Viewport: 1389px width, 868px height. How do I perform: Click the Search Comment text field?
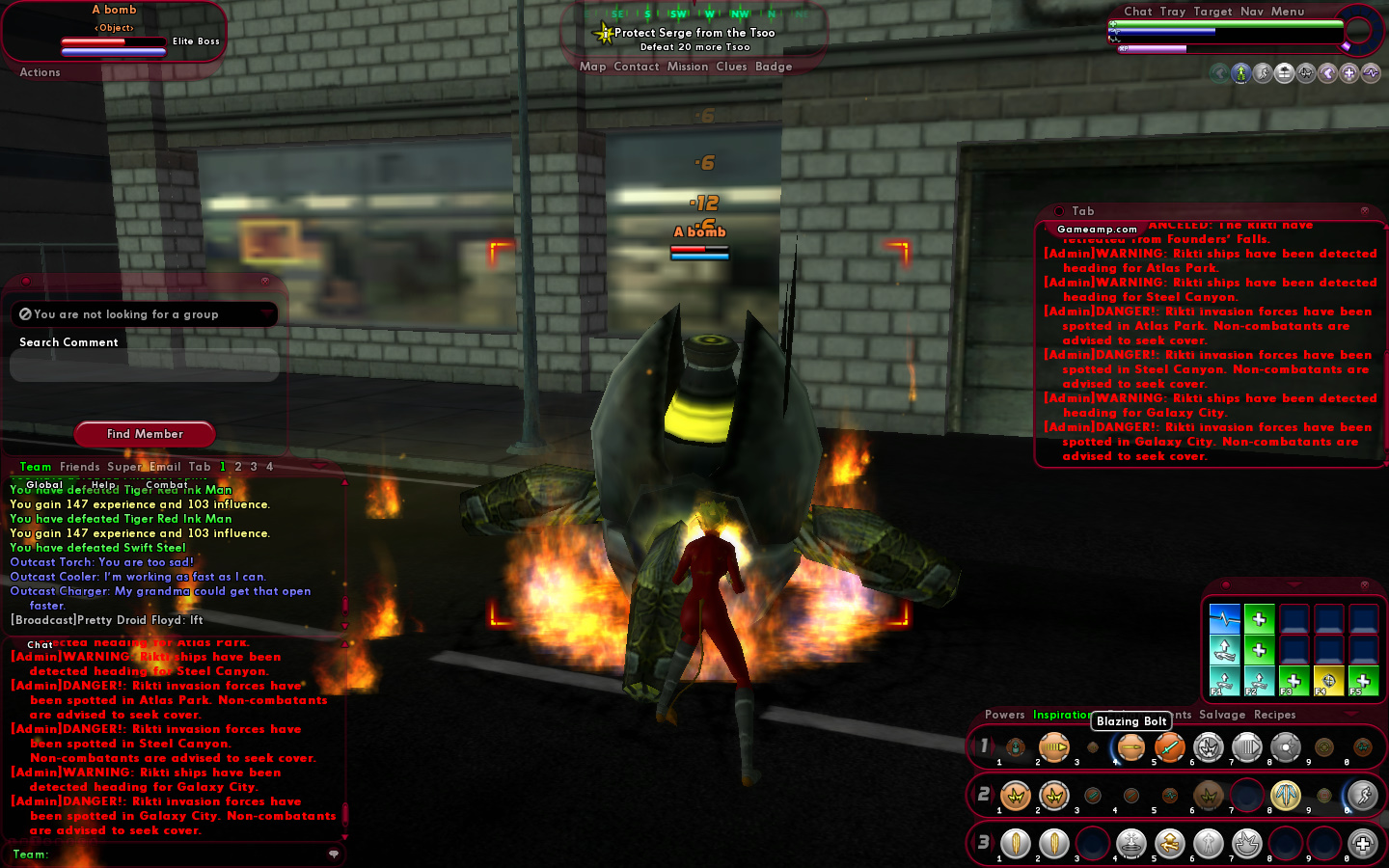(x=145, y=366)
